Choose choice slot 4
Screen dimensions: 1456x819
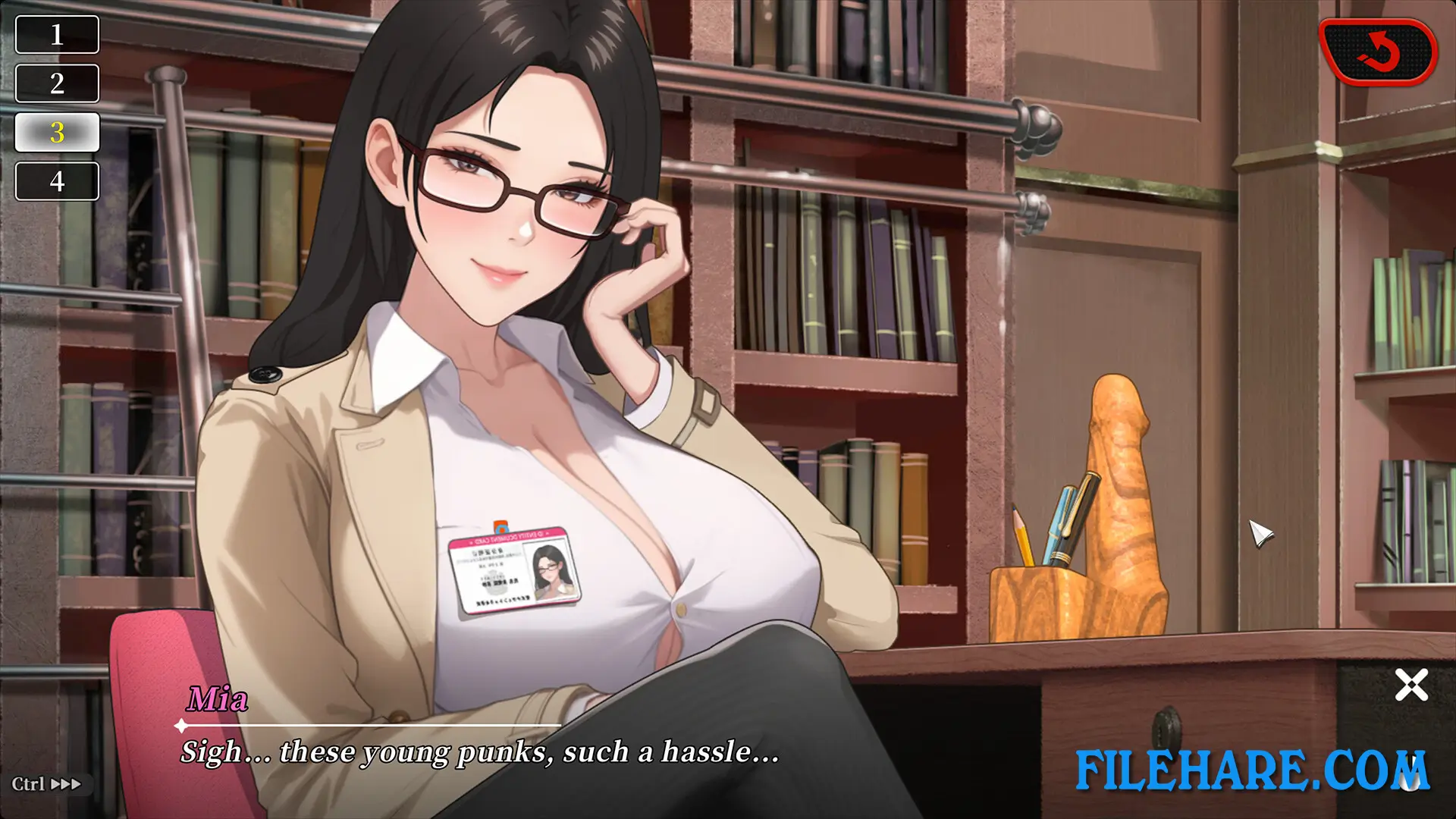pos(57,181)
